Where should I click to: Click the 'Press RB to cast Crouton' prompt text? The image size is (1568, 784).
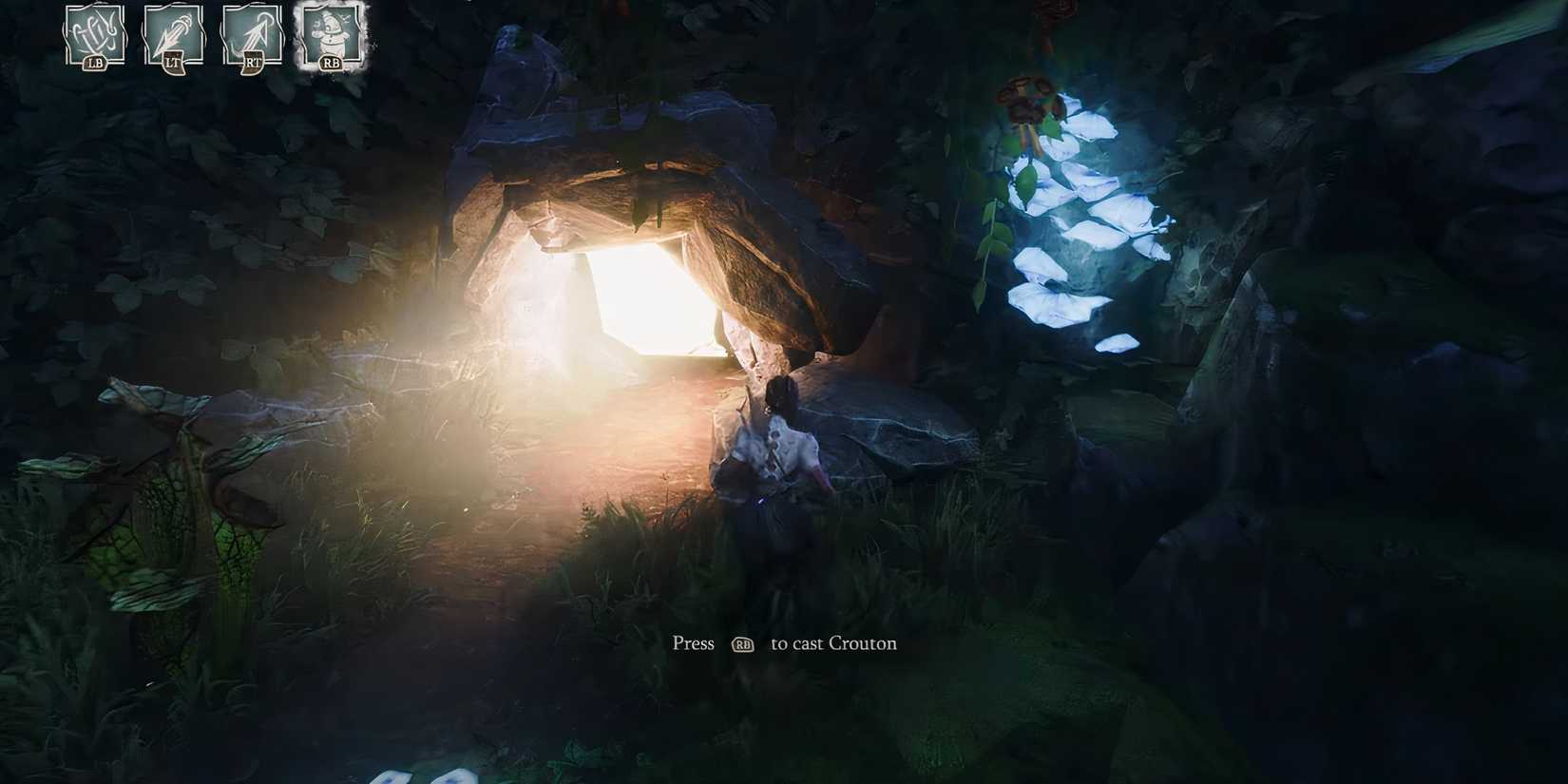785,643
